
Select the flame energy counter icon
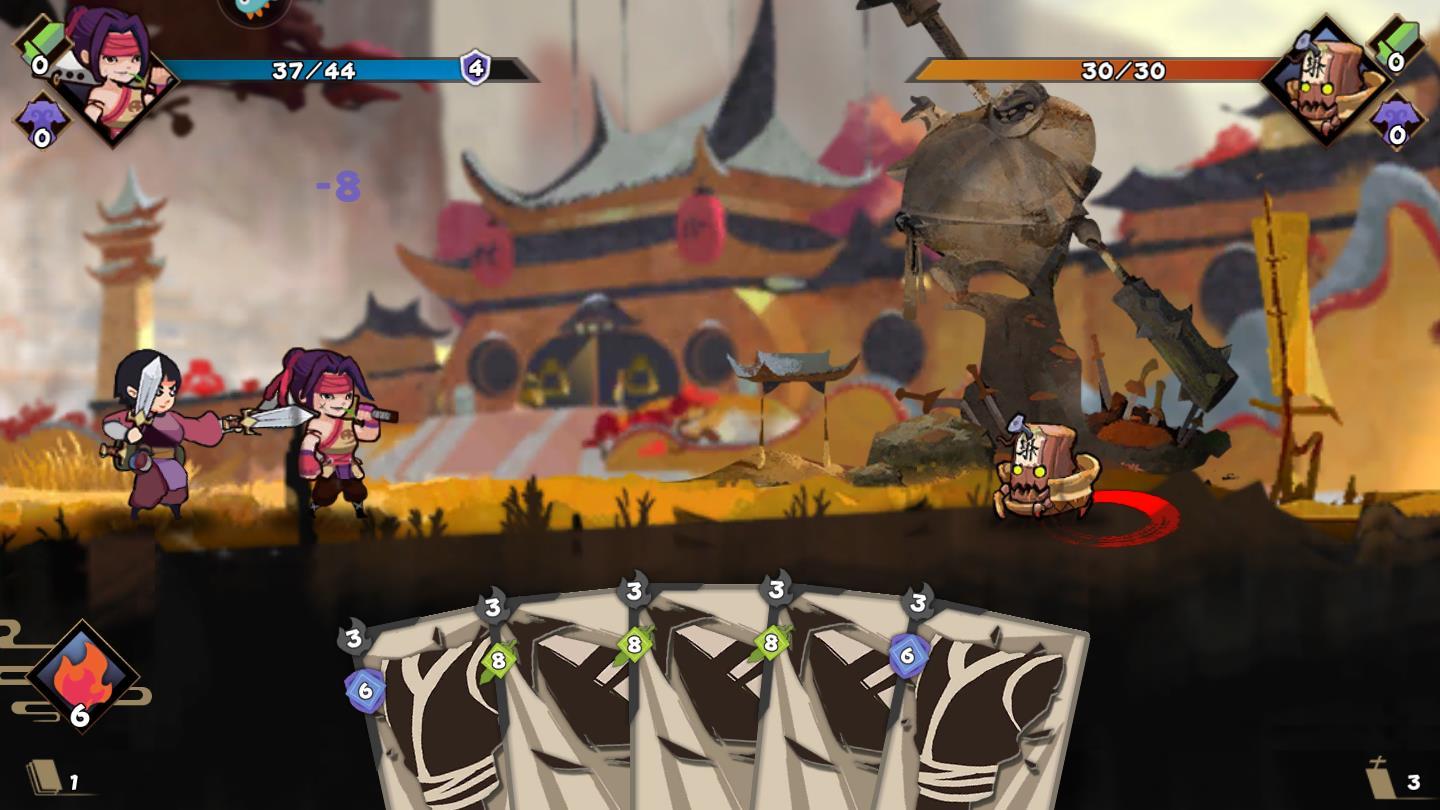82,677
